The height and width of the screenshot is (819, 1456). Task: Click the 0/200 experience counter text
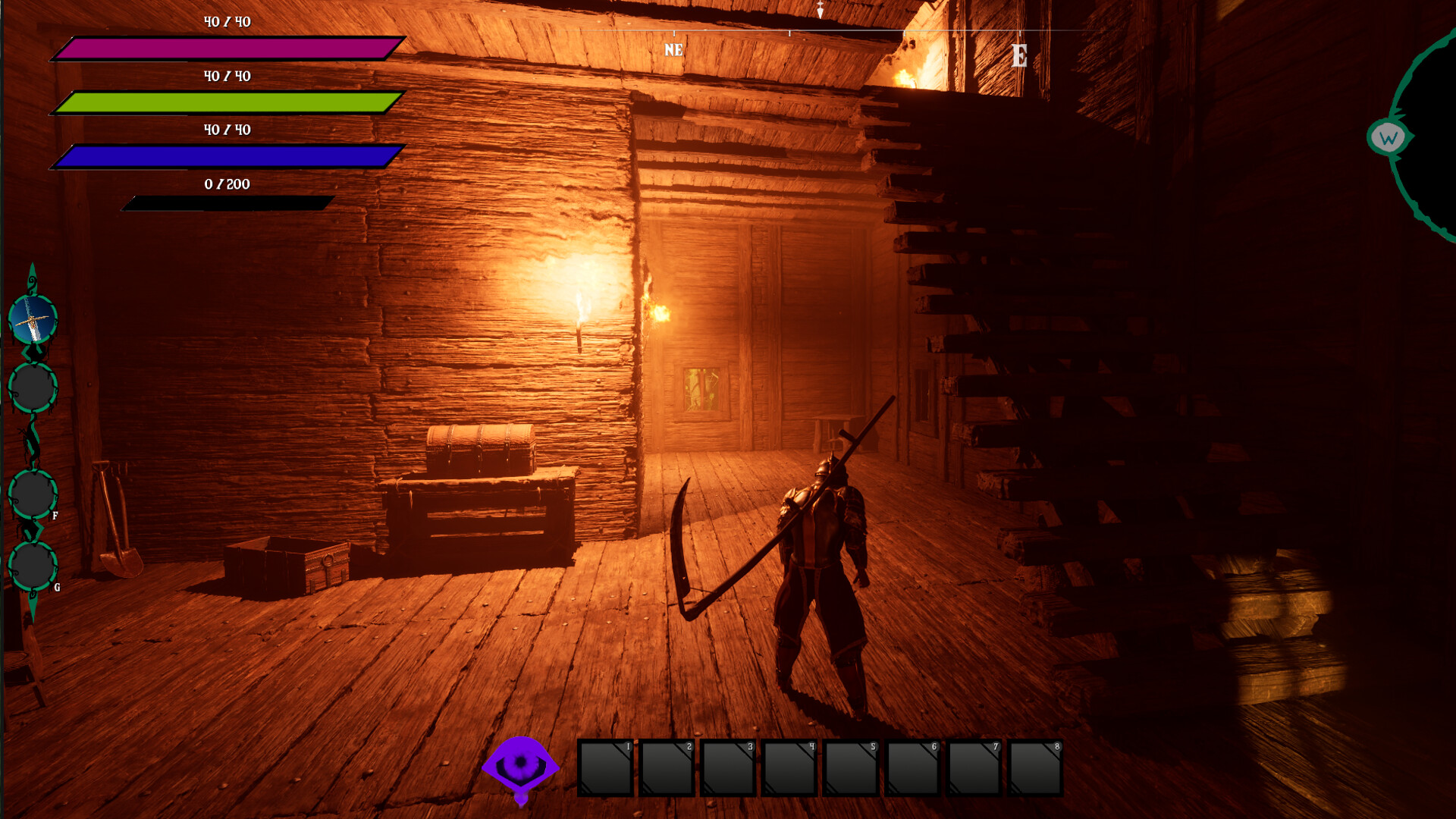225,184
